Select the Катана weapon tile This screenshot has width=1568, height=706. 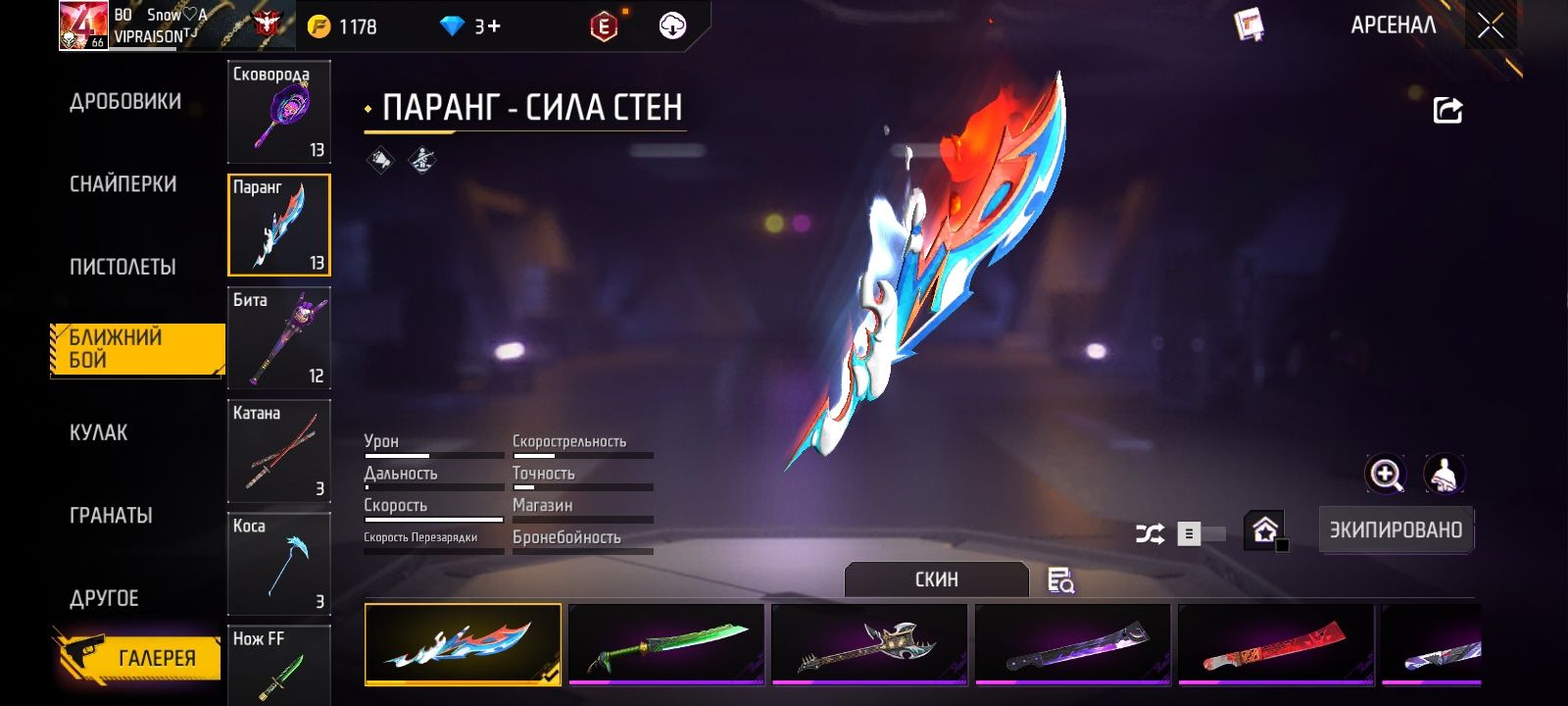(x=279, y=451)
